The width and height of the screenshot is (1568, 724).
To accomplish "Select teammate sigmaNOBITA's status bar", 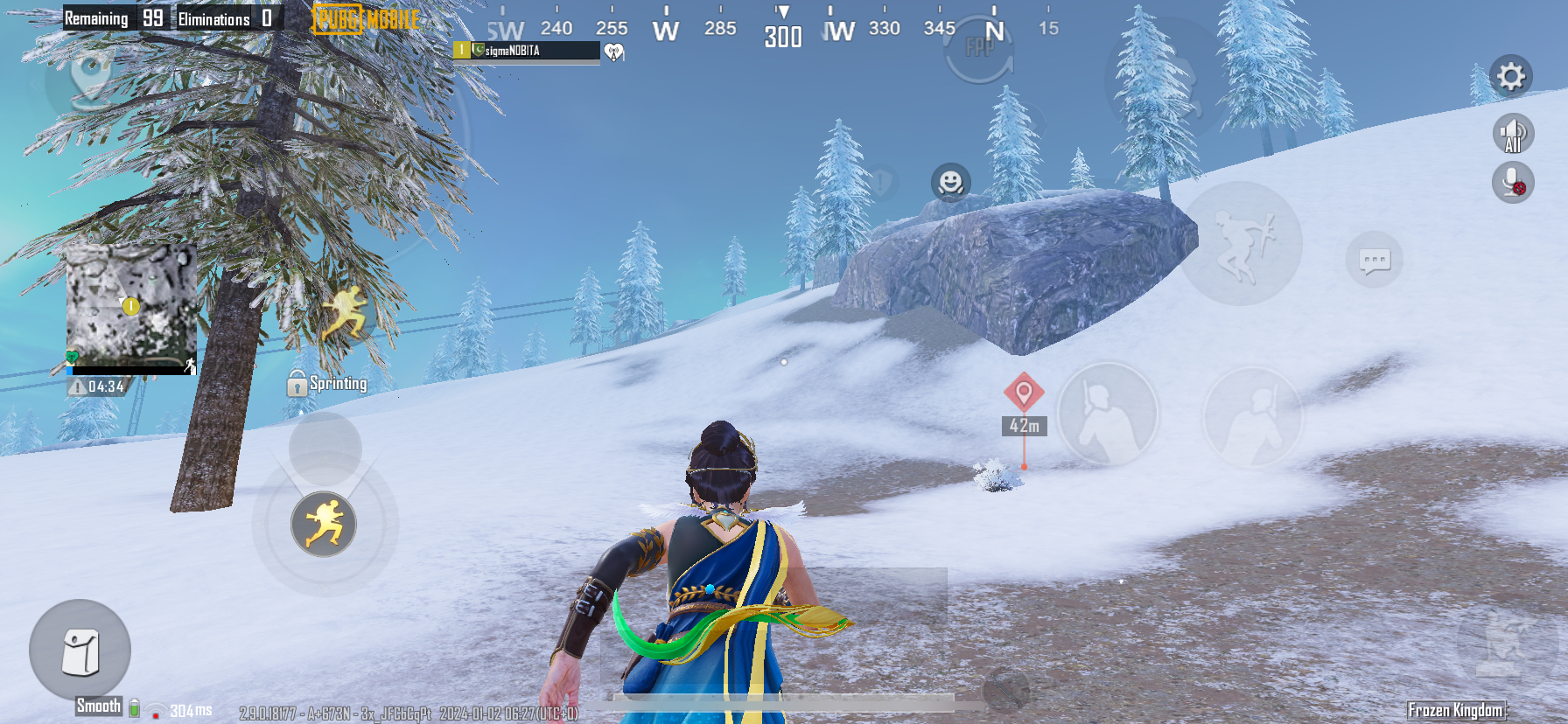I will 526,51.
